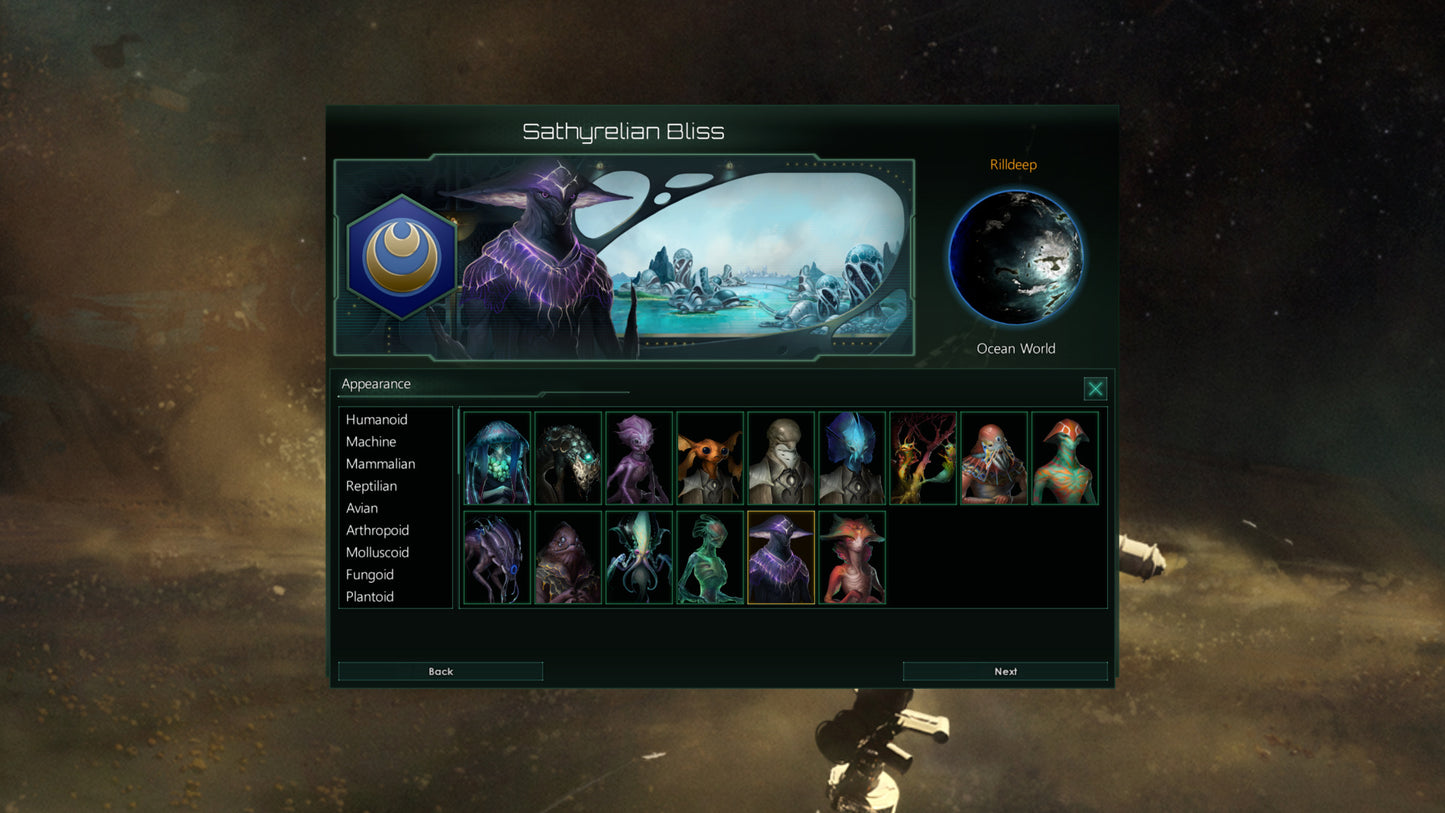This screenshot has width=1445, height=813.
Task: Select Molluscoid in the species list
Action: pos(377,552)
